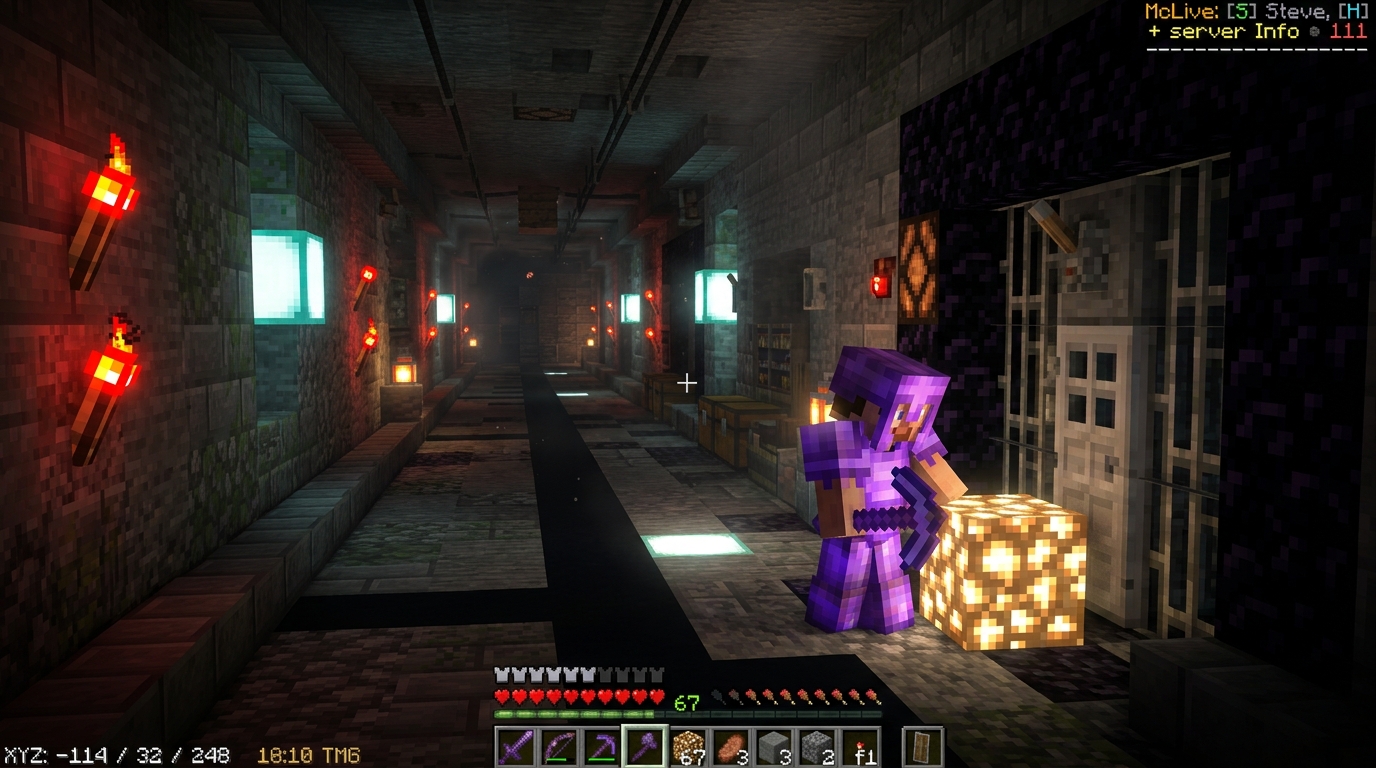This screenshot has width=1376, height=768.
Task: Select the purple sword hotbar slot
Action: [516, 747]
